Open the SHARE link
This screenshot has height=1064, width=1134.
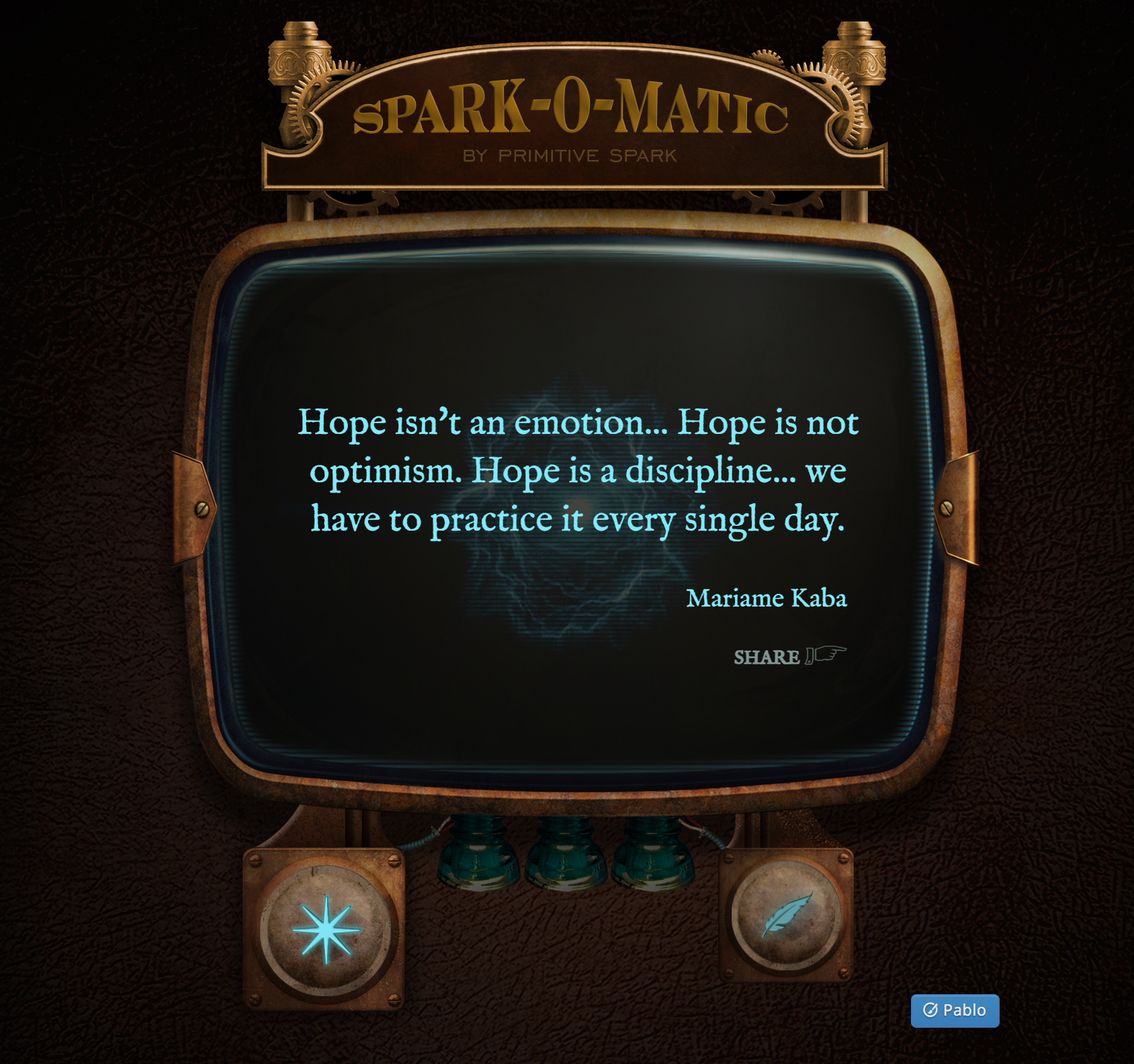pos(766,658)
